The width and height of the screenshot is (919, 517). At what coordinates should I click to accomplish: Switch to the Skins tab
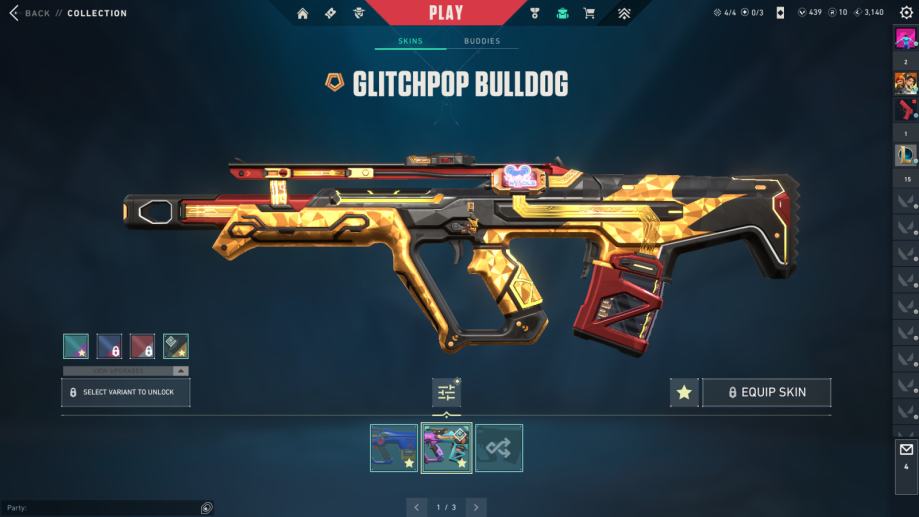tap(410, 41)
